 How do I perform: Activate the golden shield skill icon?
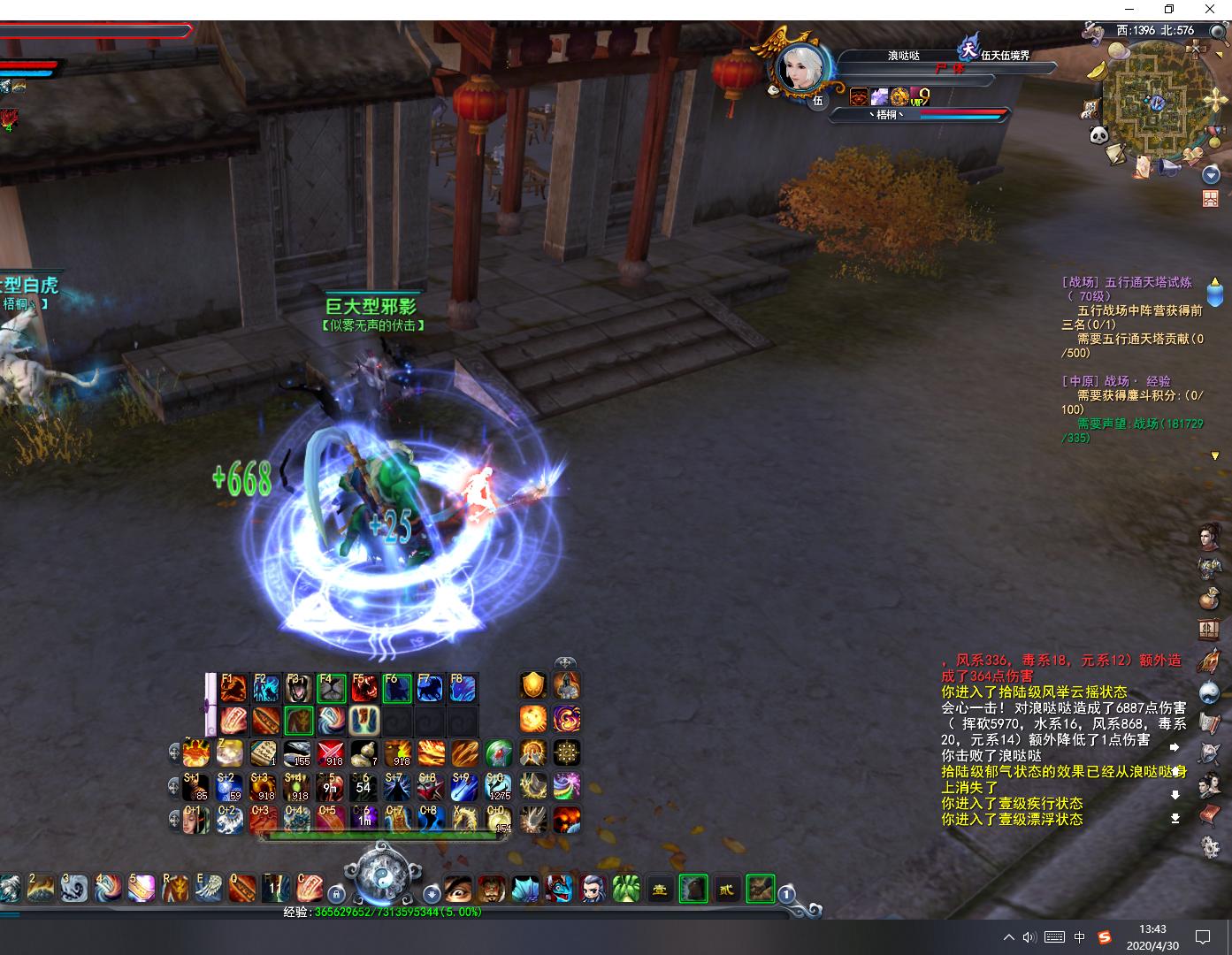point(533,685)
